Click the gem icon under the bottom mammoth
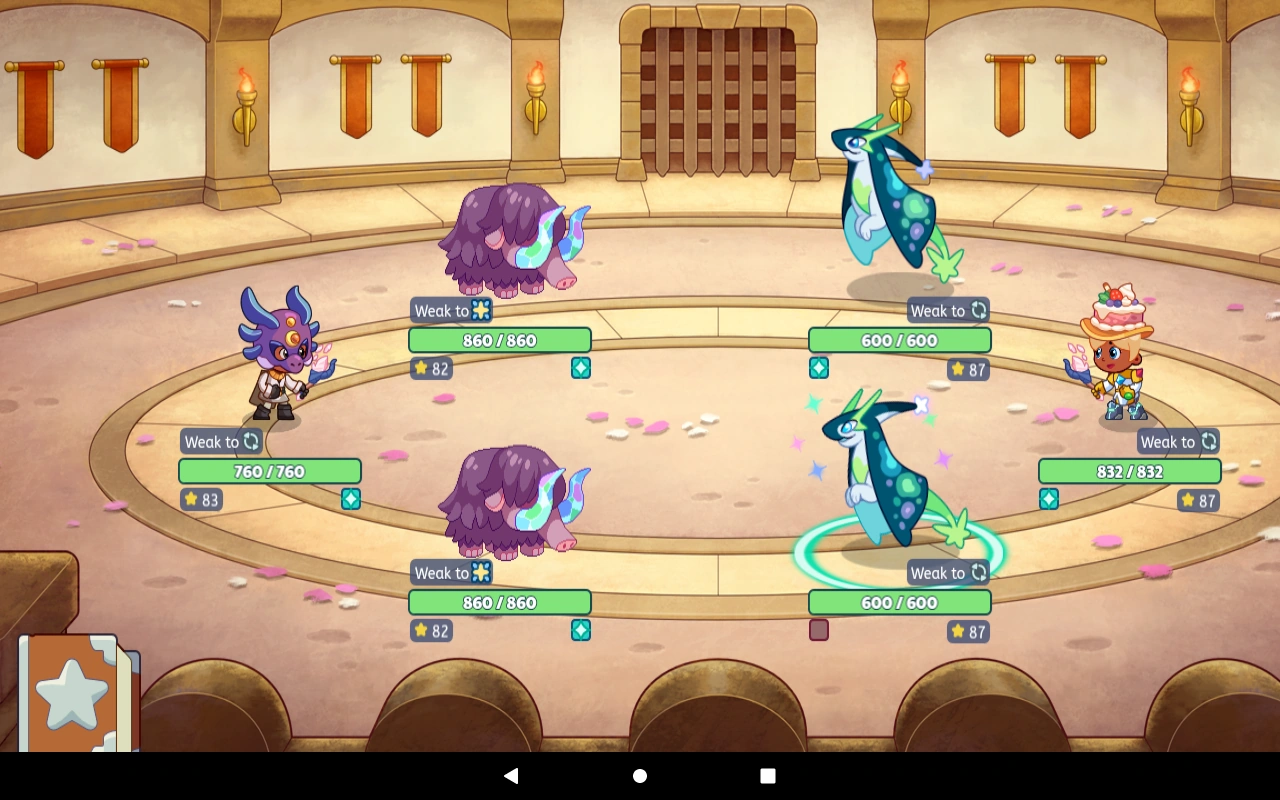Viewport: 1280px width, 800px height. tap(581, 630)
